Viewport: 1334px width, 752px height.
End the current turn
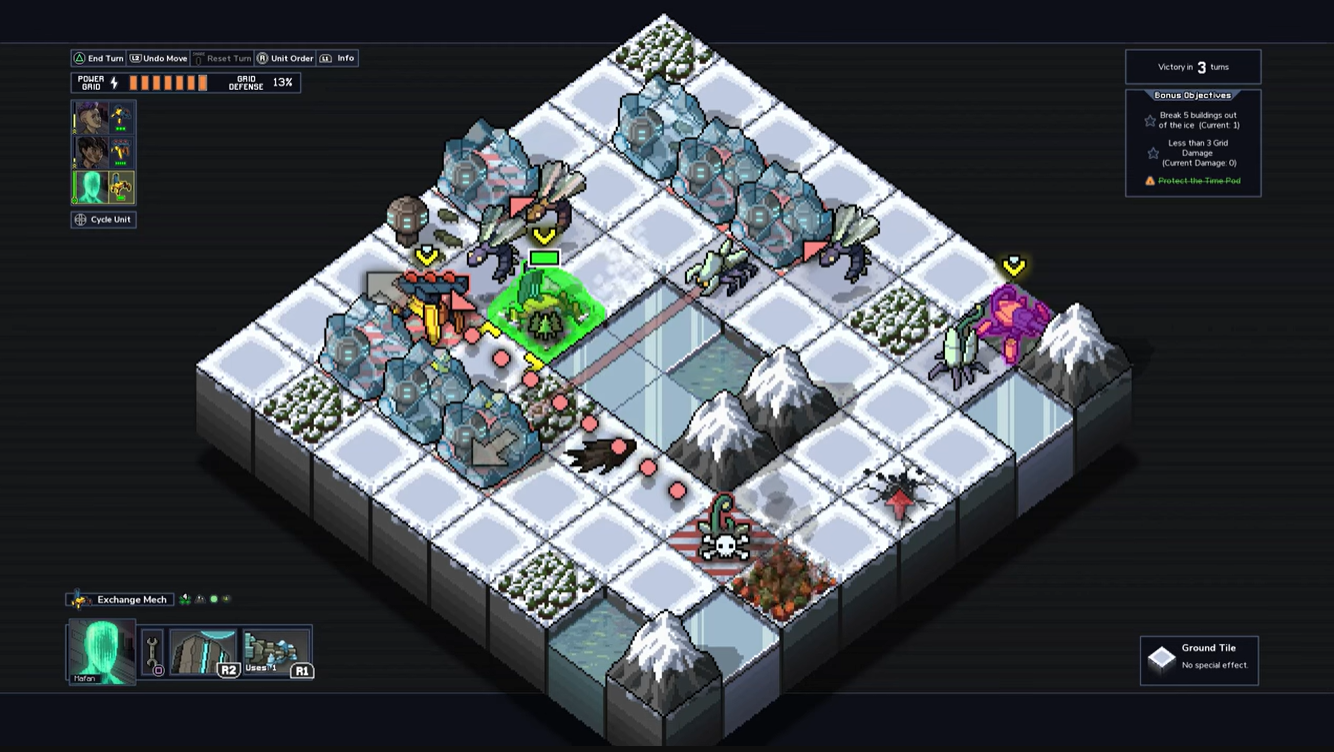pos(98,59)
